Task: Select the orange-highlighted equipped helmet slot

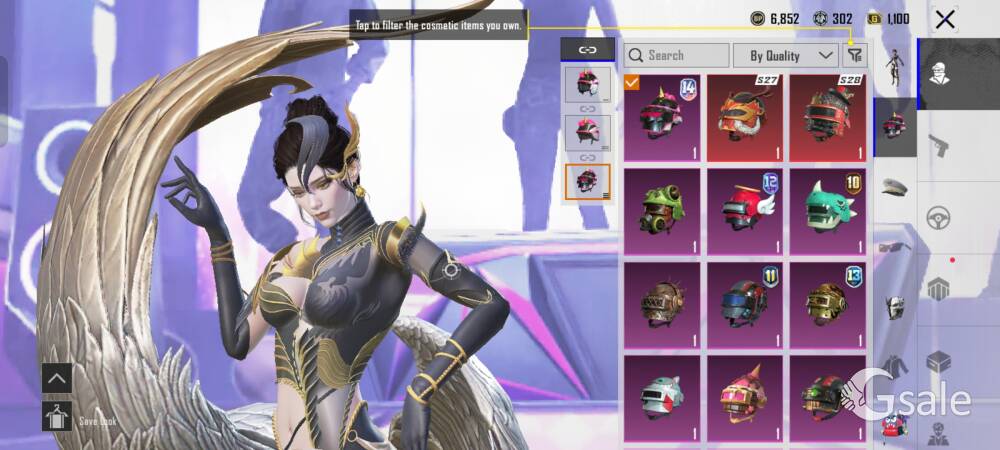Action: (x=587, y=181)
